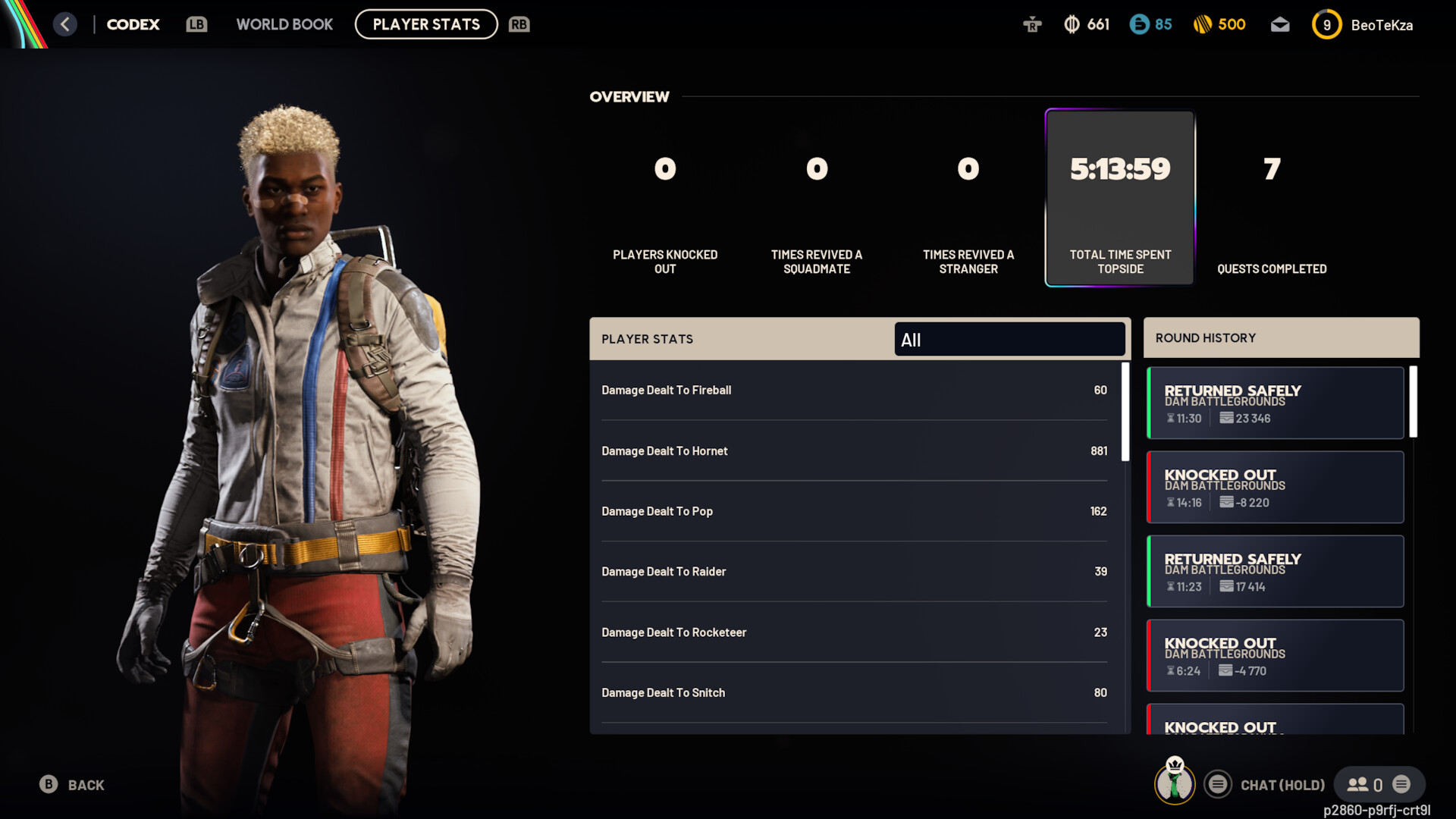Select the Damage Dealt To Rocketeer row

854,632
